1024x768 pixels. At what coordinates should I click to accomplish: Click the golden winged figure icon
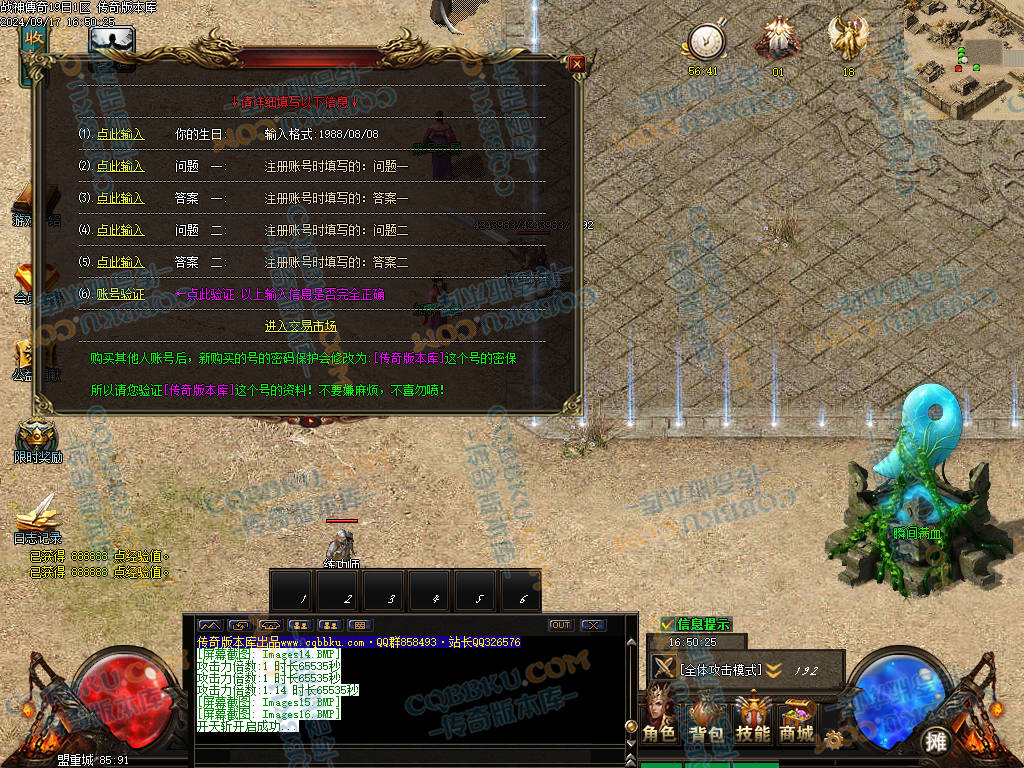(848, 40)
